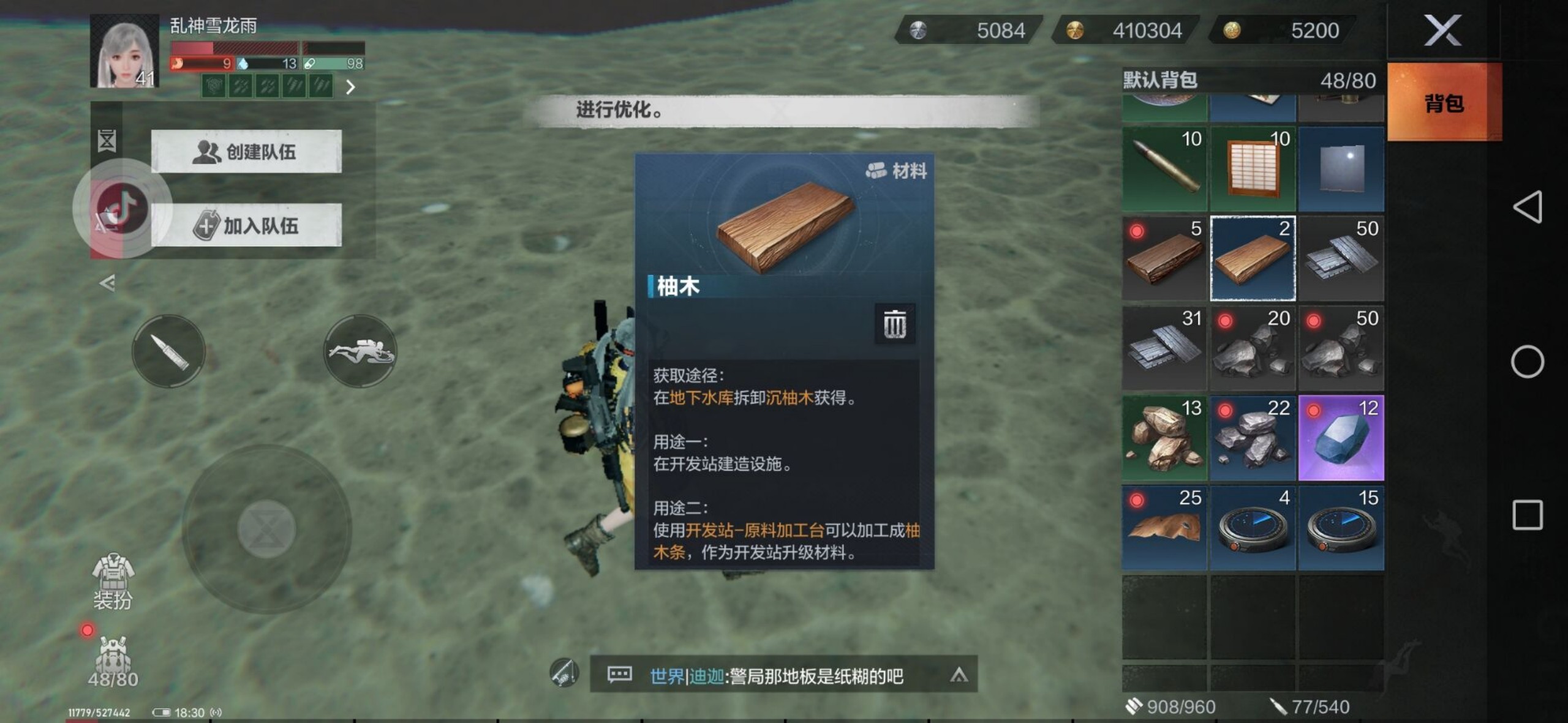Join a team via 加入队伍
1568x723 pixels.
click(246, 225)
